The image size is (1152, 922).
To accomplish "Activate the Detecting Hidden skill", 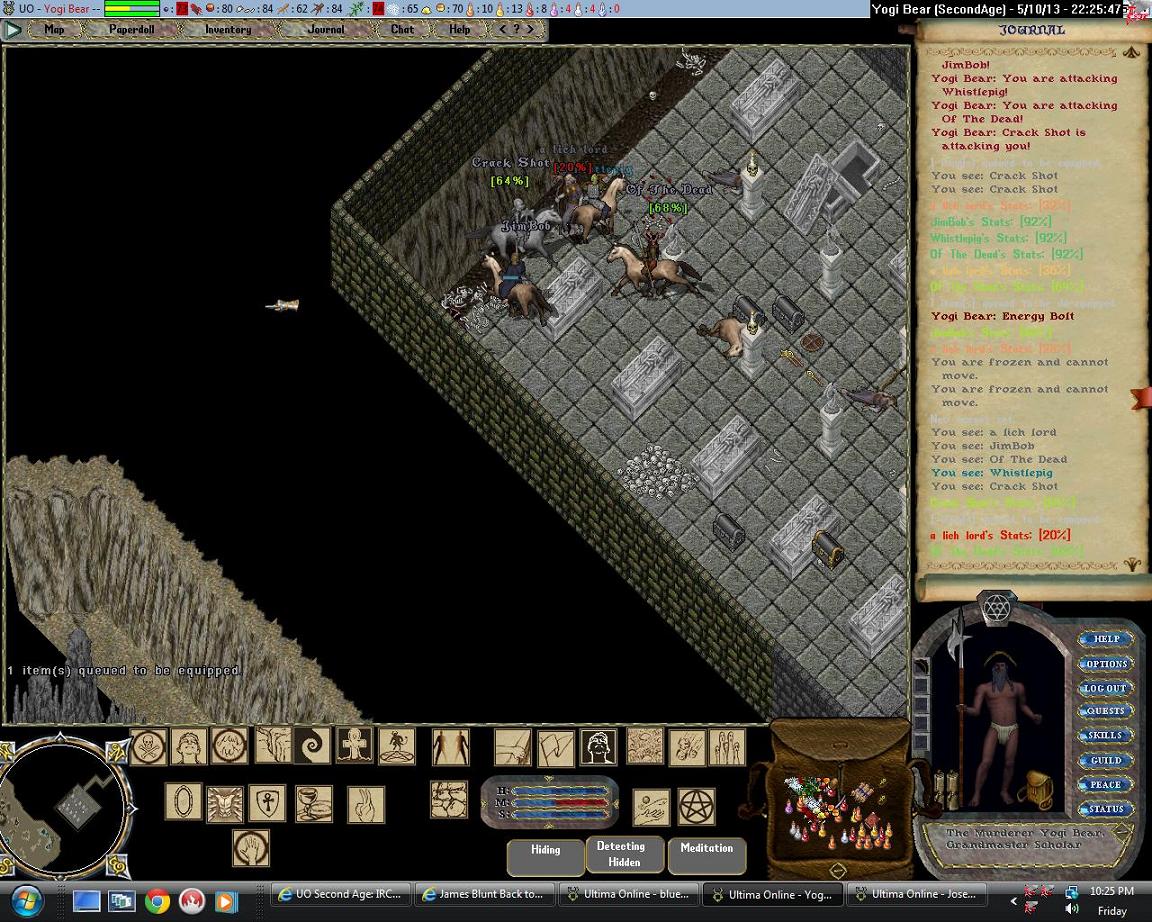I will click(624, 854).
